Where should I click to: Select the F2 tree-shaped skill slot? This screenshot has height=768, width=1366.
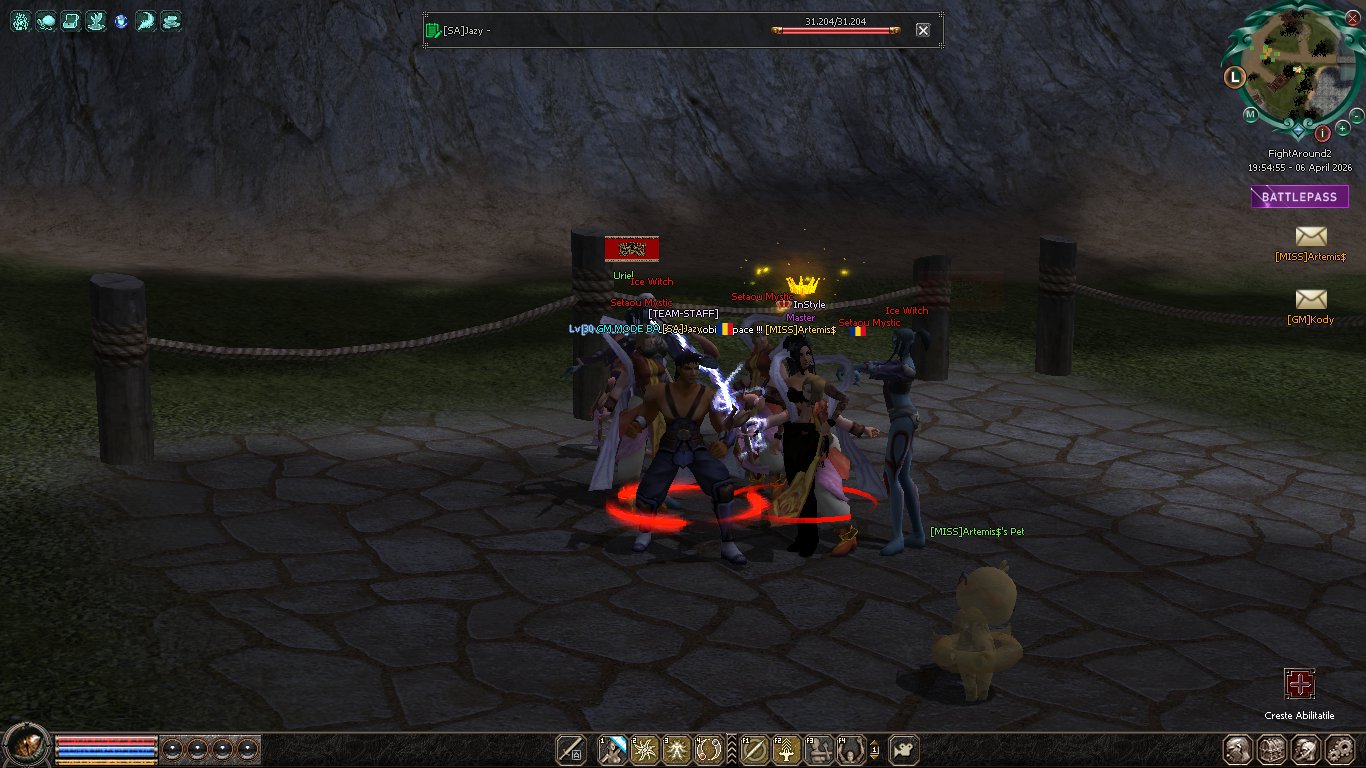pyautogui.click(x=787, y=749)
